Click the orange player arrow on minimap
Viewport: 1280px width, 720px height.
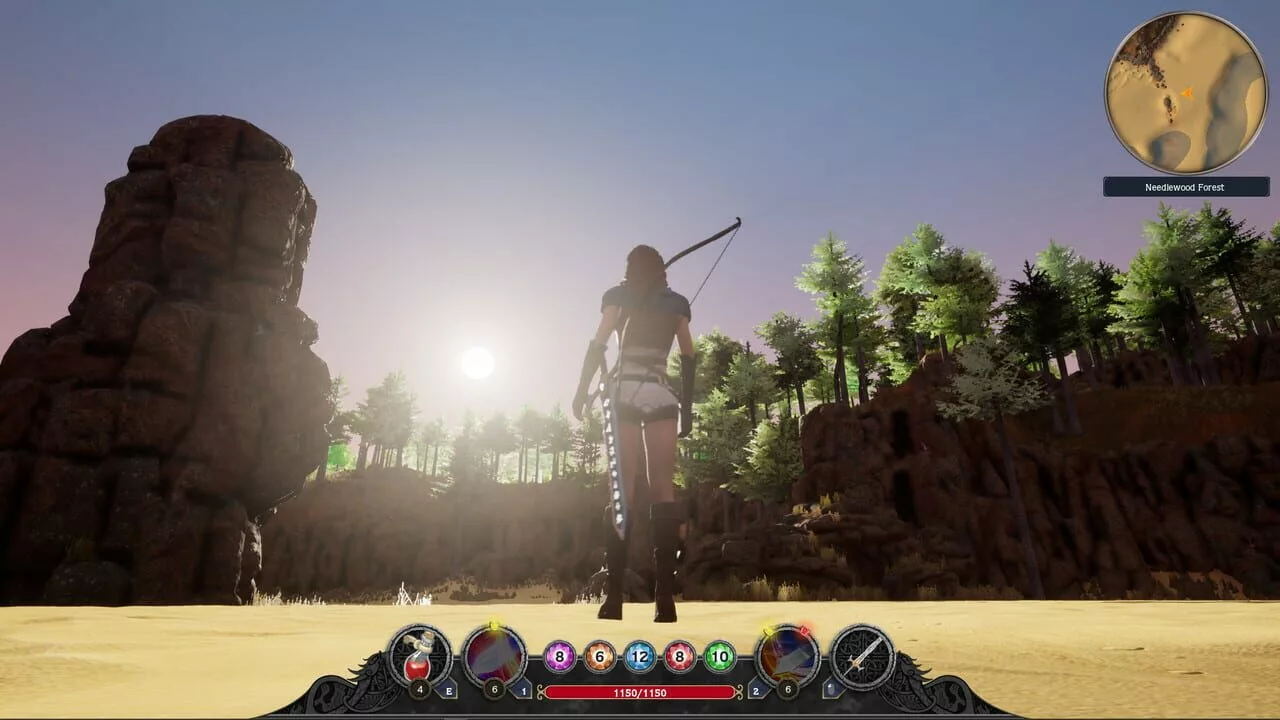(1187, 94)
